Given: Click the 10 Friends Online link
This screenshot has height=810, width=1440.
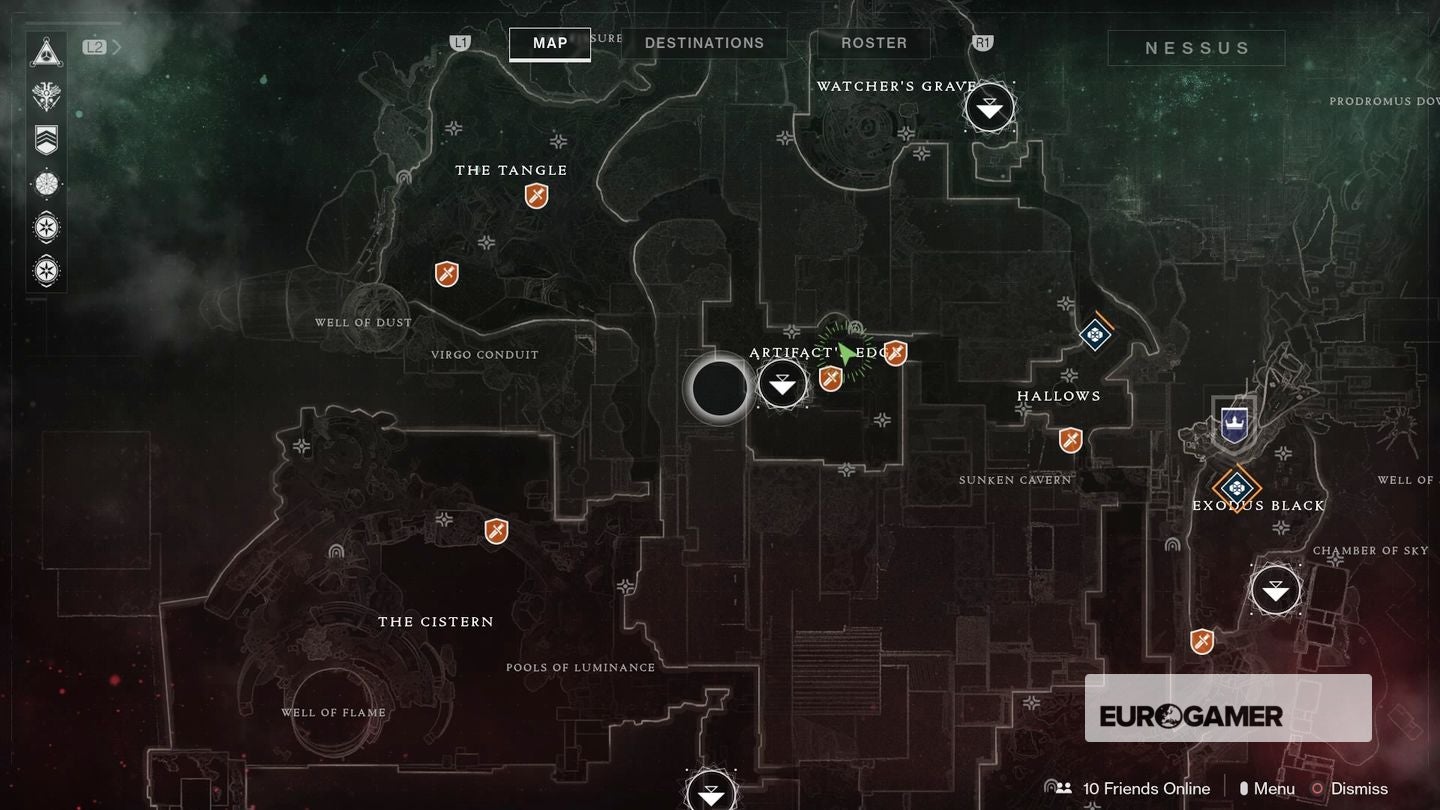Looking at the screenshot, I should tap(1146, 788).
